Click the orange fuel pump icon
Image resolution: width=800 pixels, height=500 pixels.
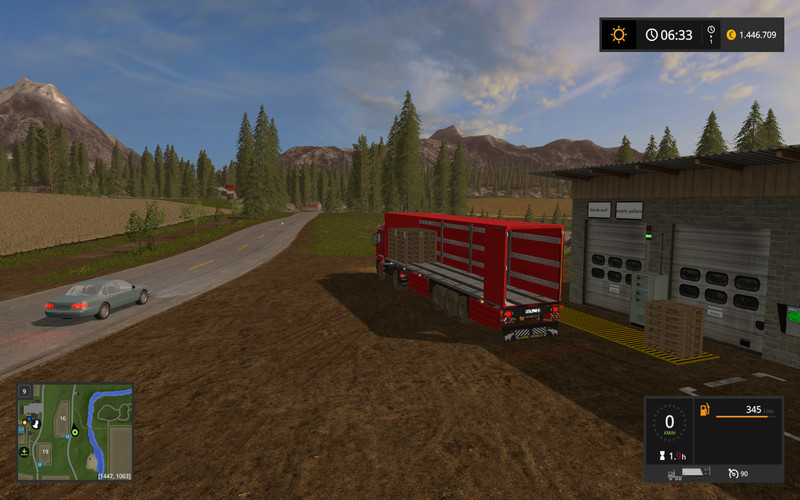705,410
